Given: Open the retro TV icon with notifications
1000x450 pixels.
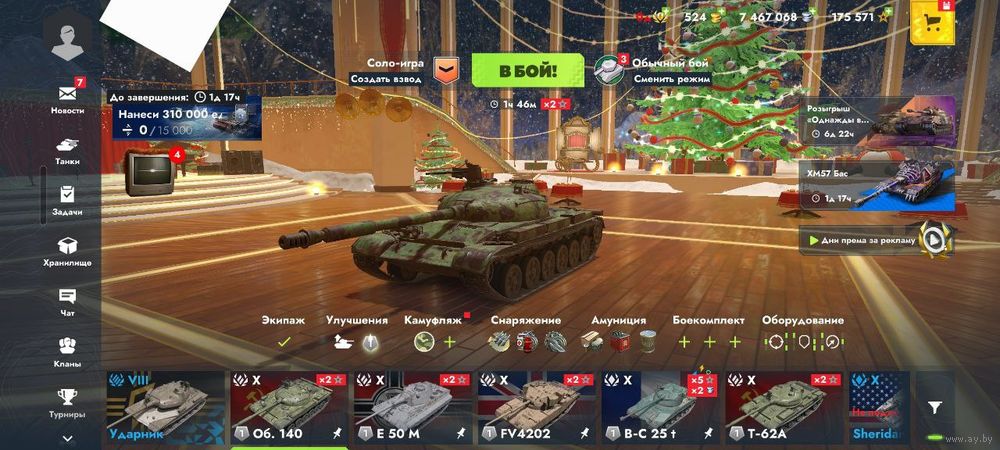Looking at the screenshot, I should tap(151, 173).
